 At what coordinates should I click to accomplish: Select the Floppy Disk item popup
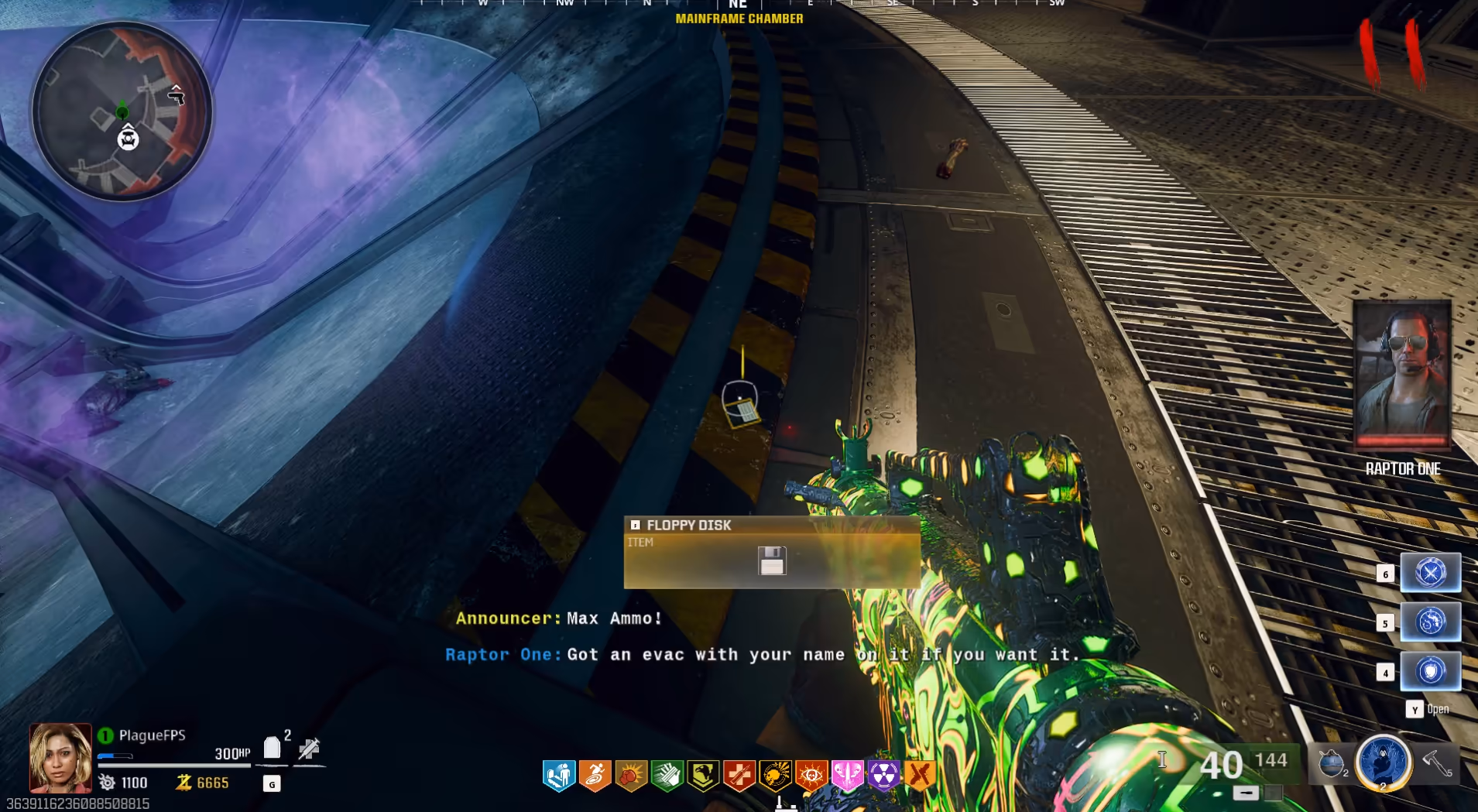(771, 552)
